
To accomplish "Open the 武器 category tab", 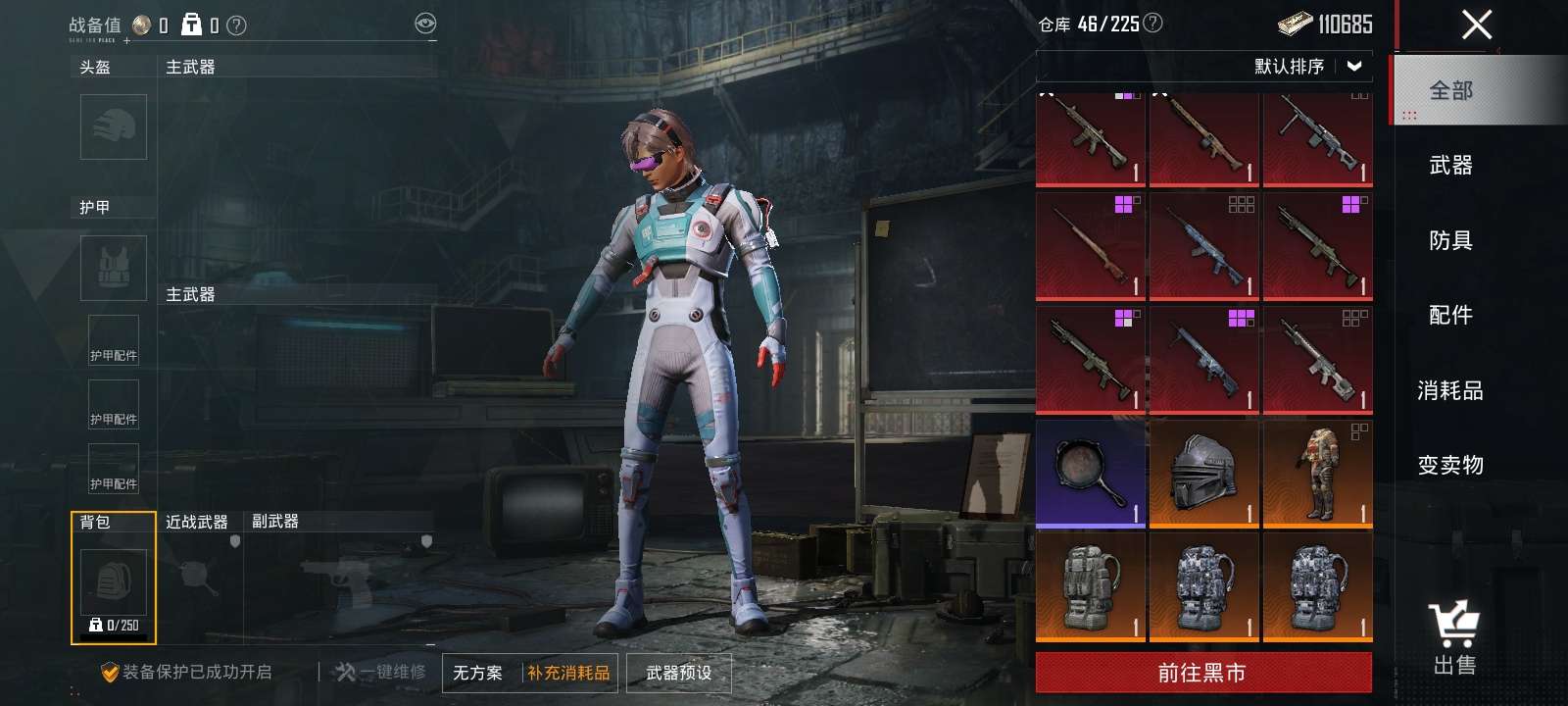I will tap(1450, 165).
